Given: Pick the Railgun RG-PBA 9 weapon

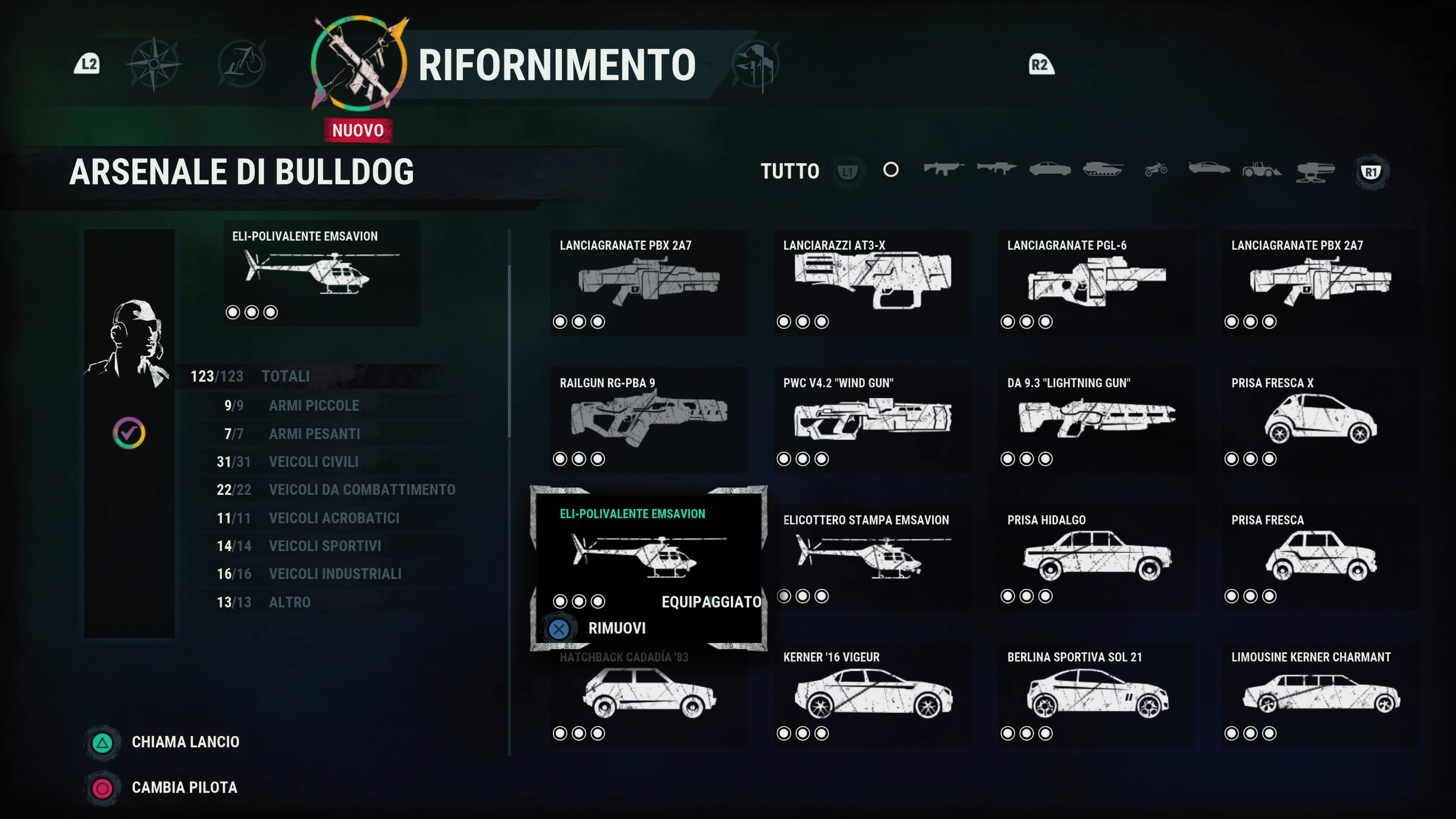Looking at the screenshot, I should tap(648, 419).
